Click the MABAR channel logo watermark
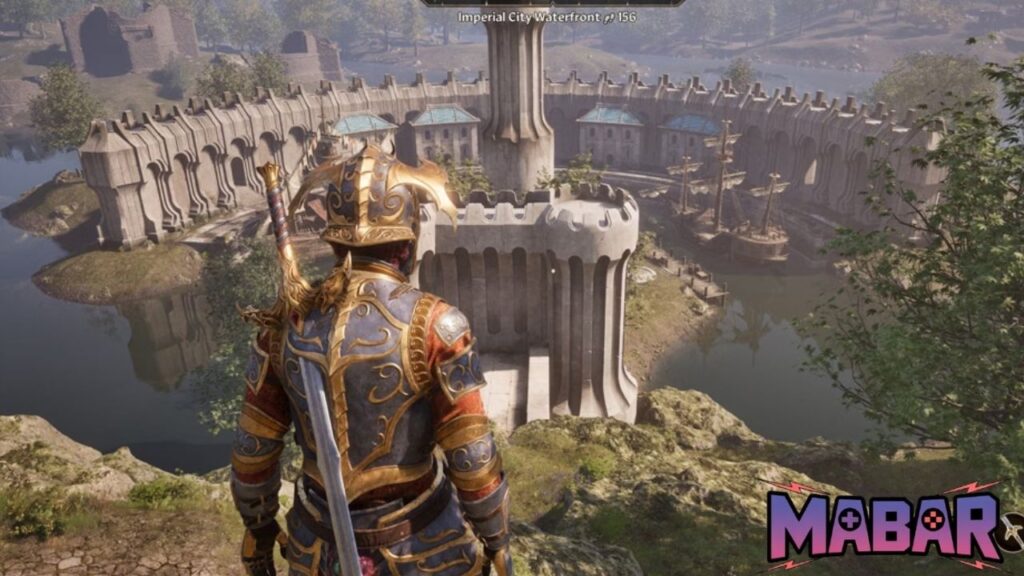1024x576 pixels. click(x=884, y=524)
